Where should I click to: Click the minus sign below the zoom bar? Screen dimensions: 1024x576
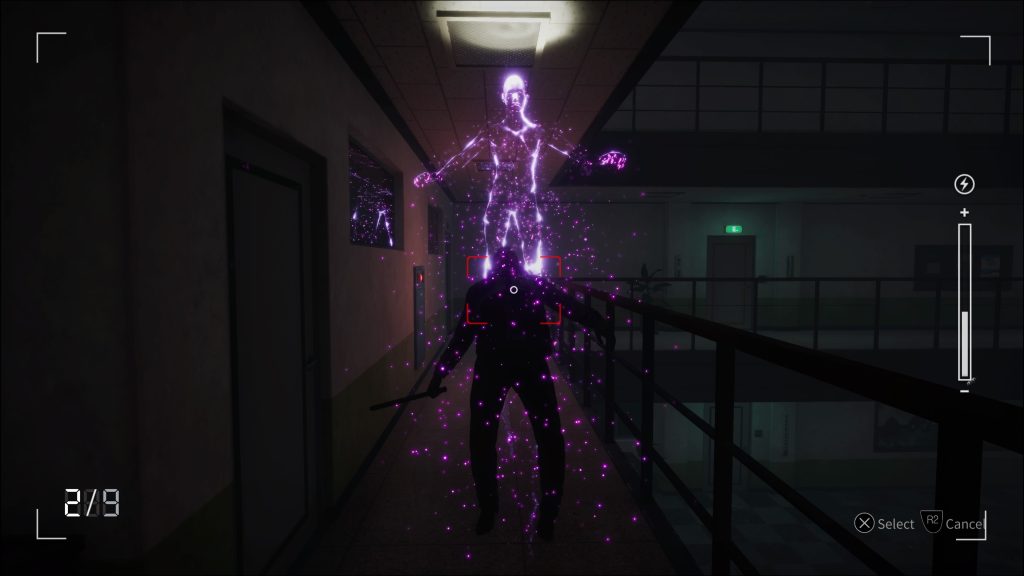[x=964, y=390]
